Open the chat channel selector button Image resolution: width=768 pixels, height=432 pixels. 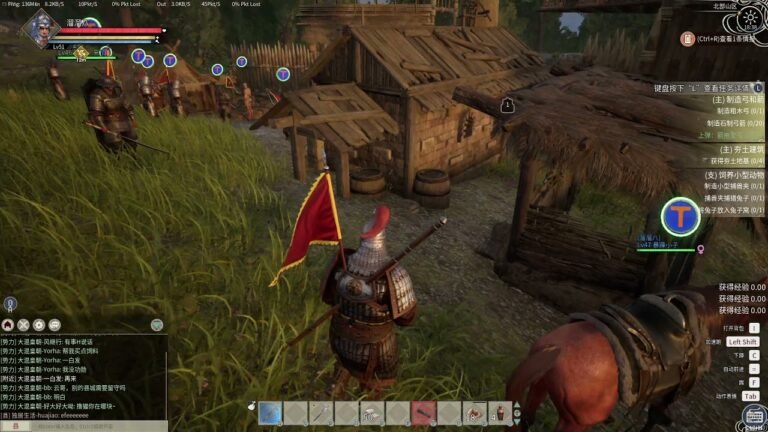[x=14, y=426]
